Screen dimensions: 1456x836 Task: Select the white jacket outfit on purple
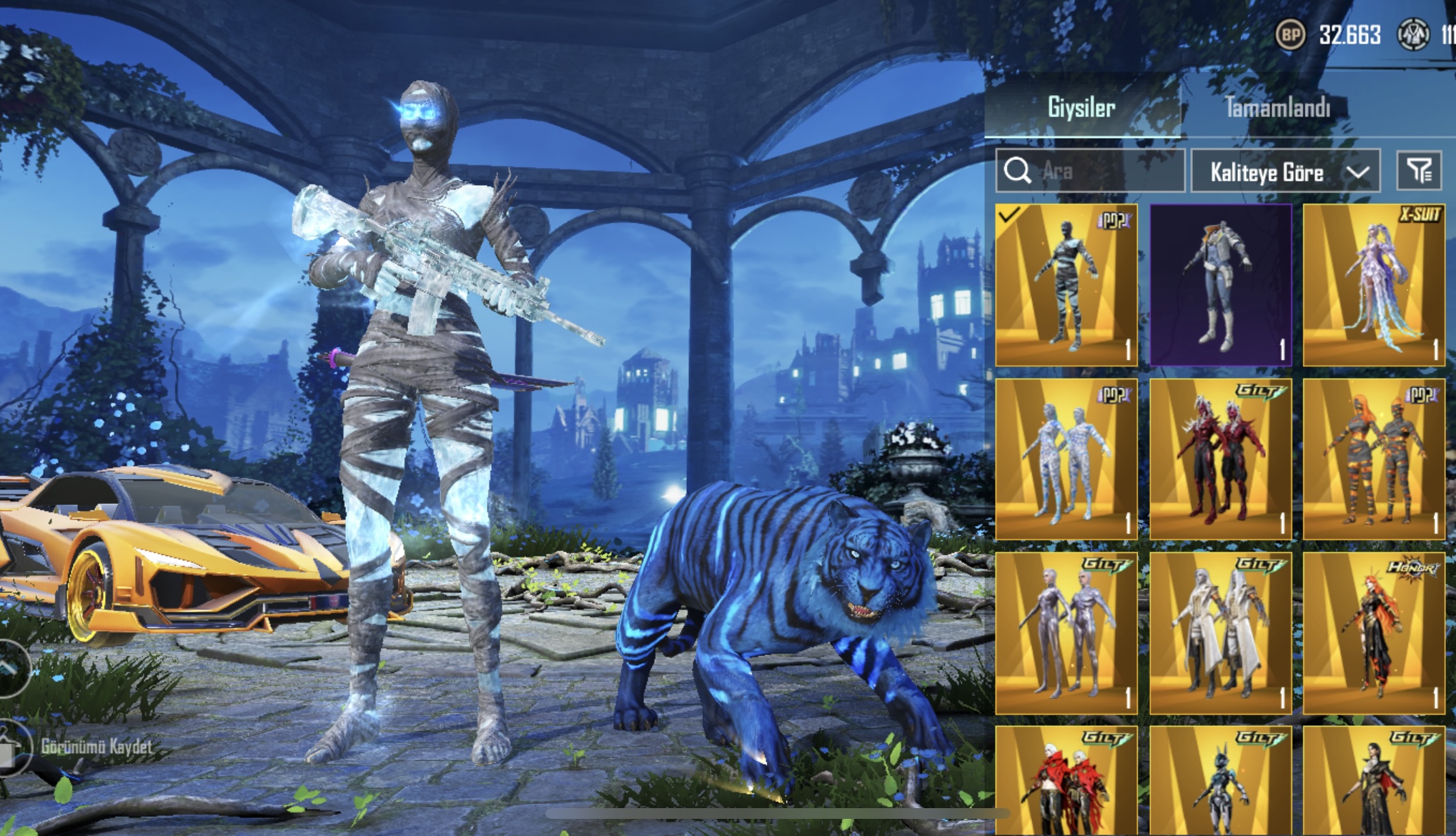click(1220, 285)
